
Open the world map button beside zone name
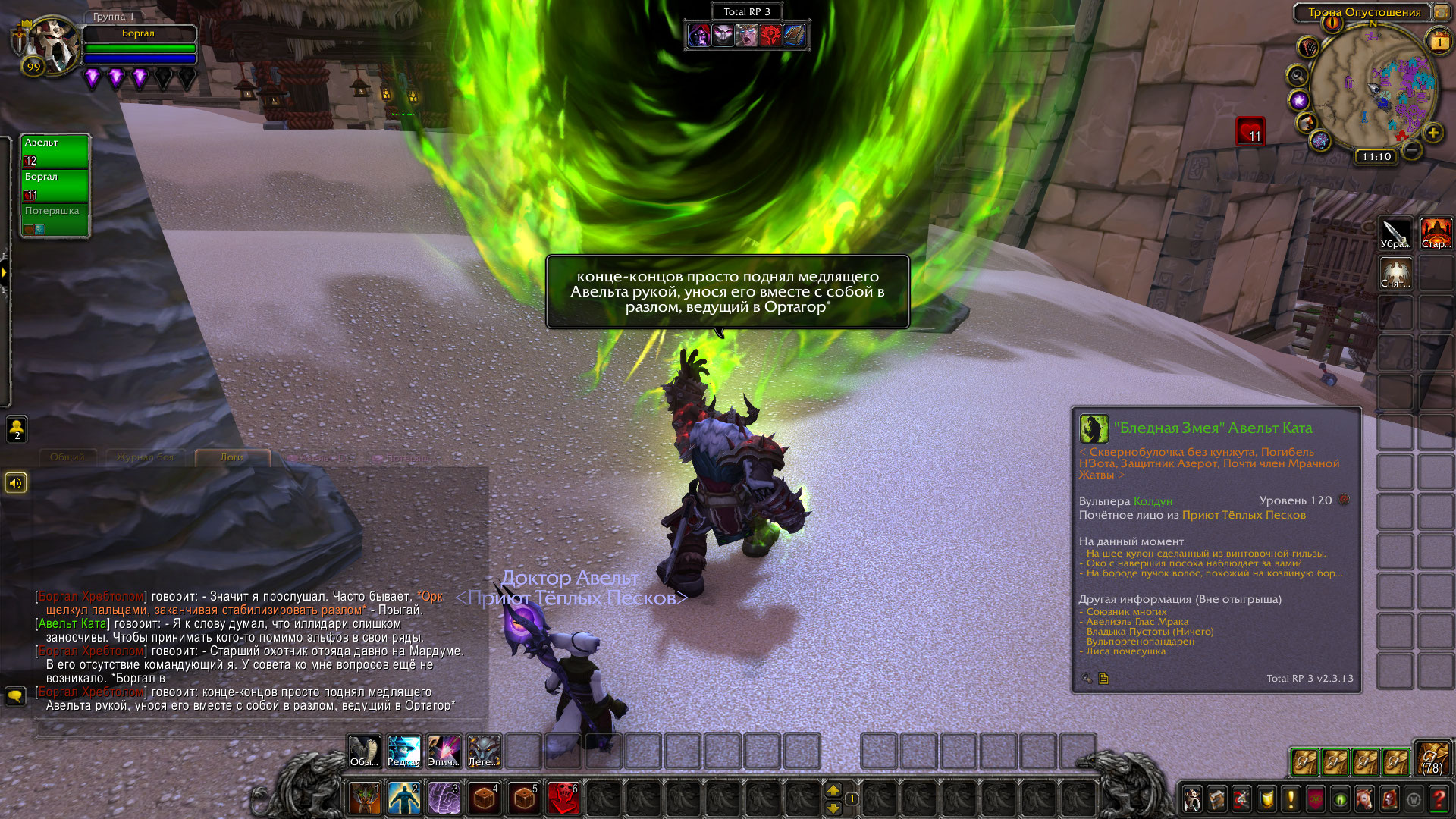tap(1440, 12)
